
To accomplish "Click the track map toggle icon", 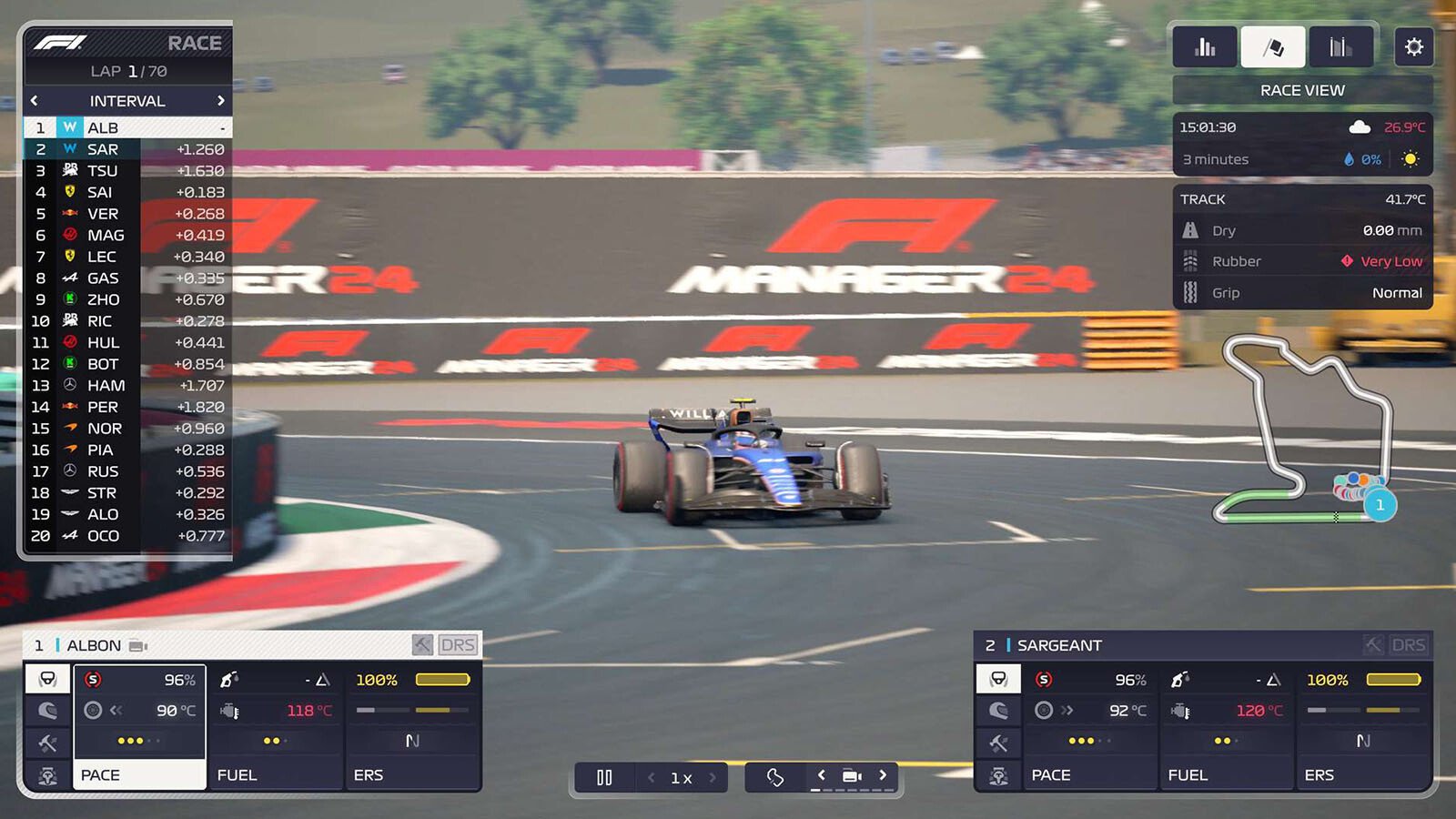I will (x=775, y=776).
